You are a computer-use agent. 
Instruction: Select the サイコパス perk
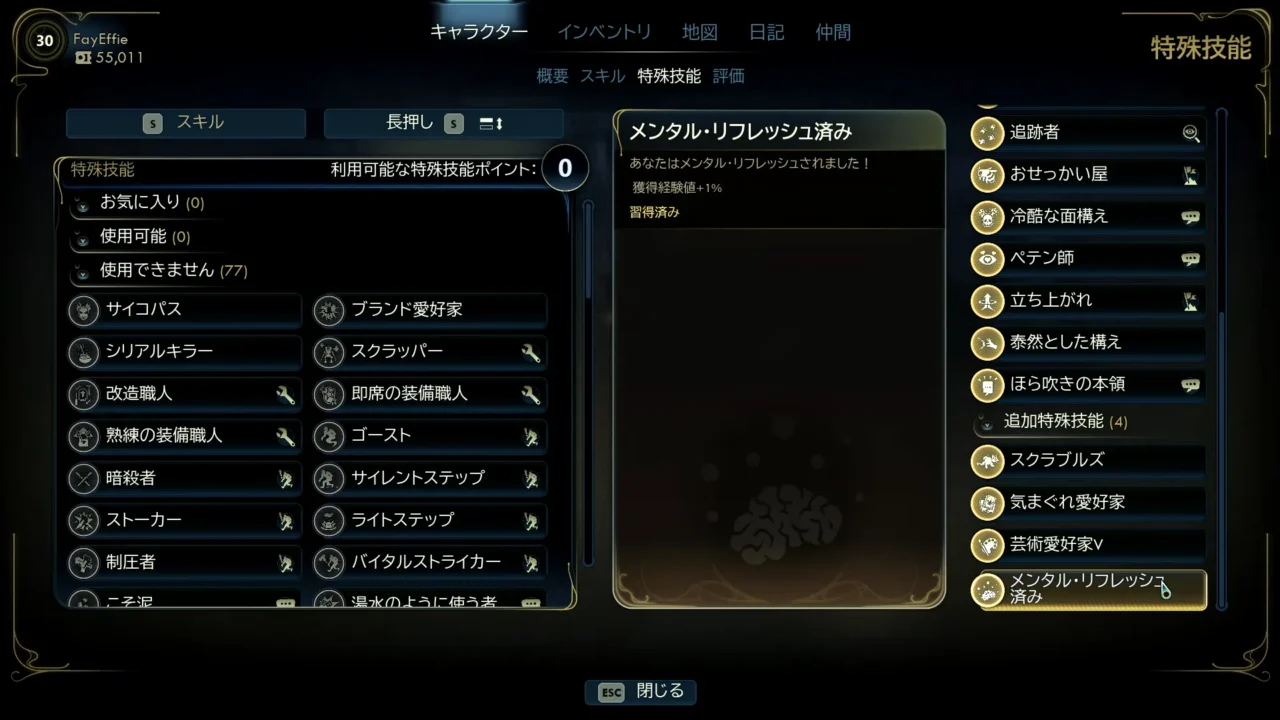pos(185,310)
